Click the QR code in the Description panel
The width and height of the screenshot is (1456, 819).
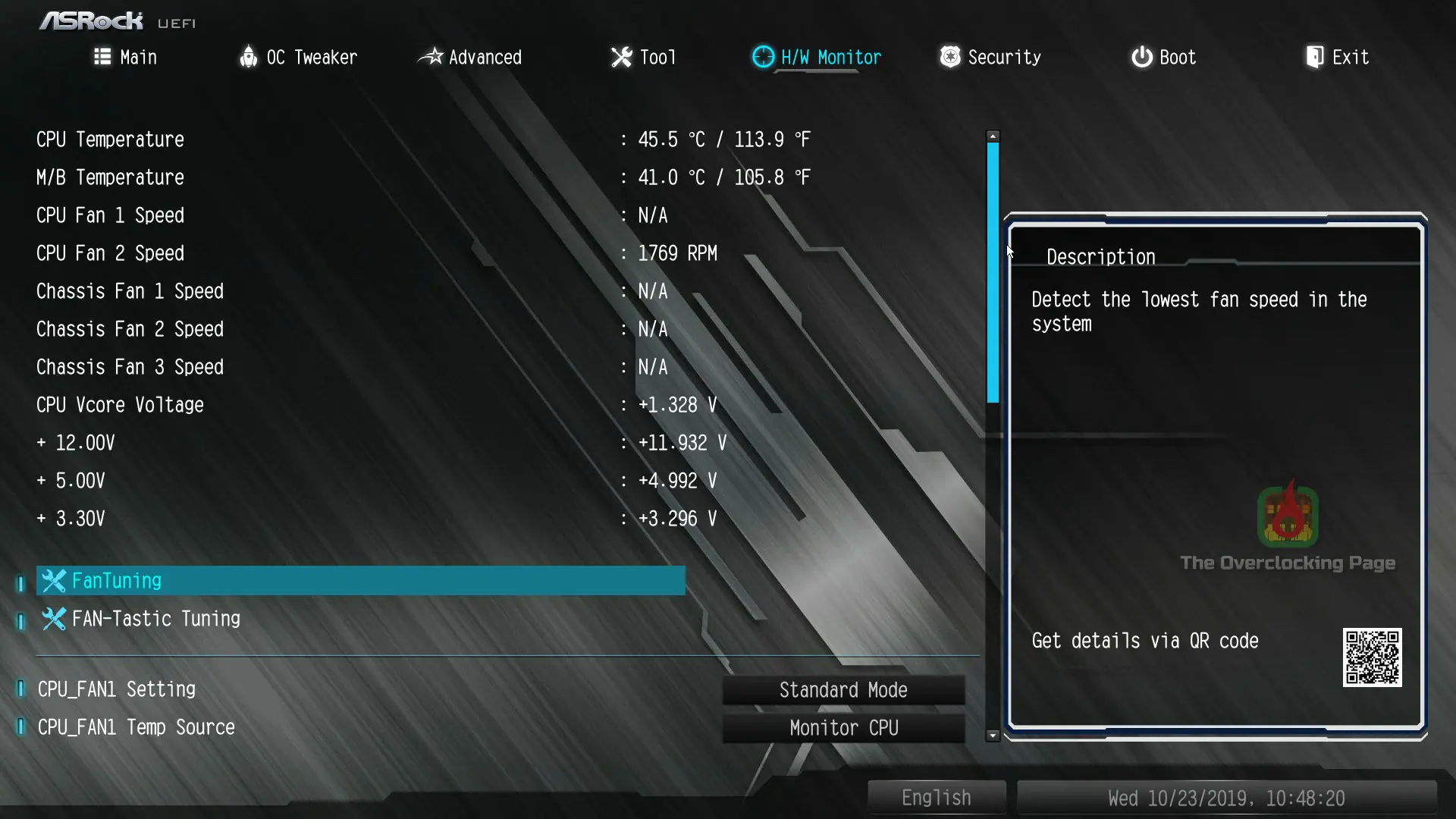[x=1373, y=658]
